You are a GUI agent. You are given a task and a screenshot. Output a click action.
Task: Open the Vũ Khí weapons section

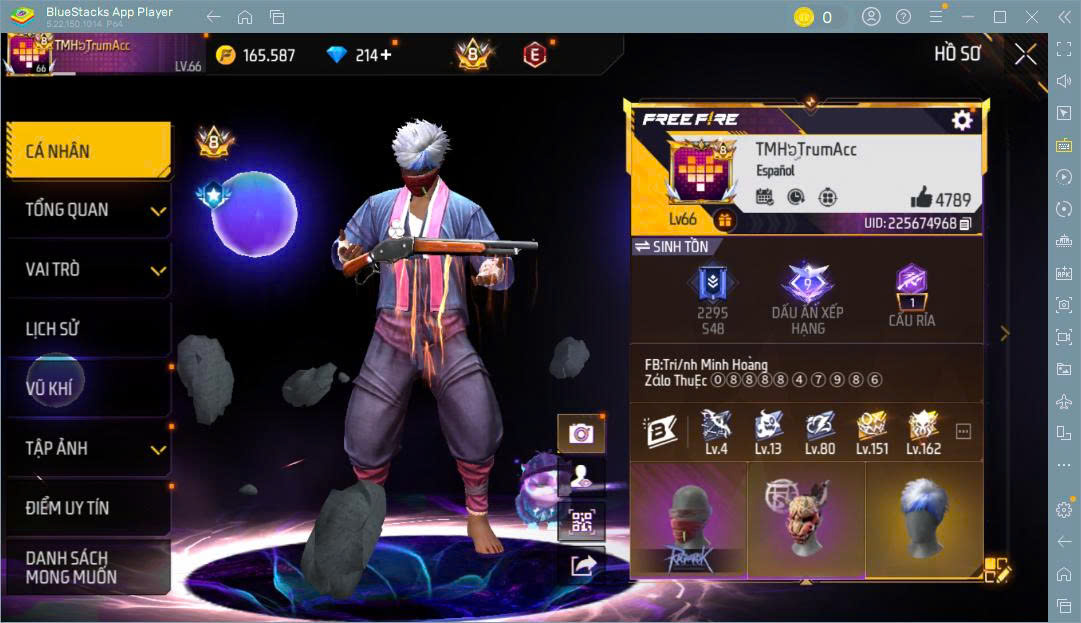(88, 388)
